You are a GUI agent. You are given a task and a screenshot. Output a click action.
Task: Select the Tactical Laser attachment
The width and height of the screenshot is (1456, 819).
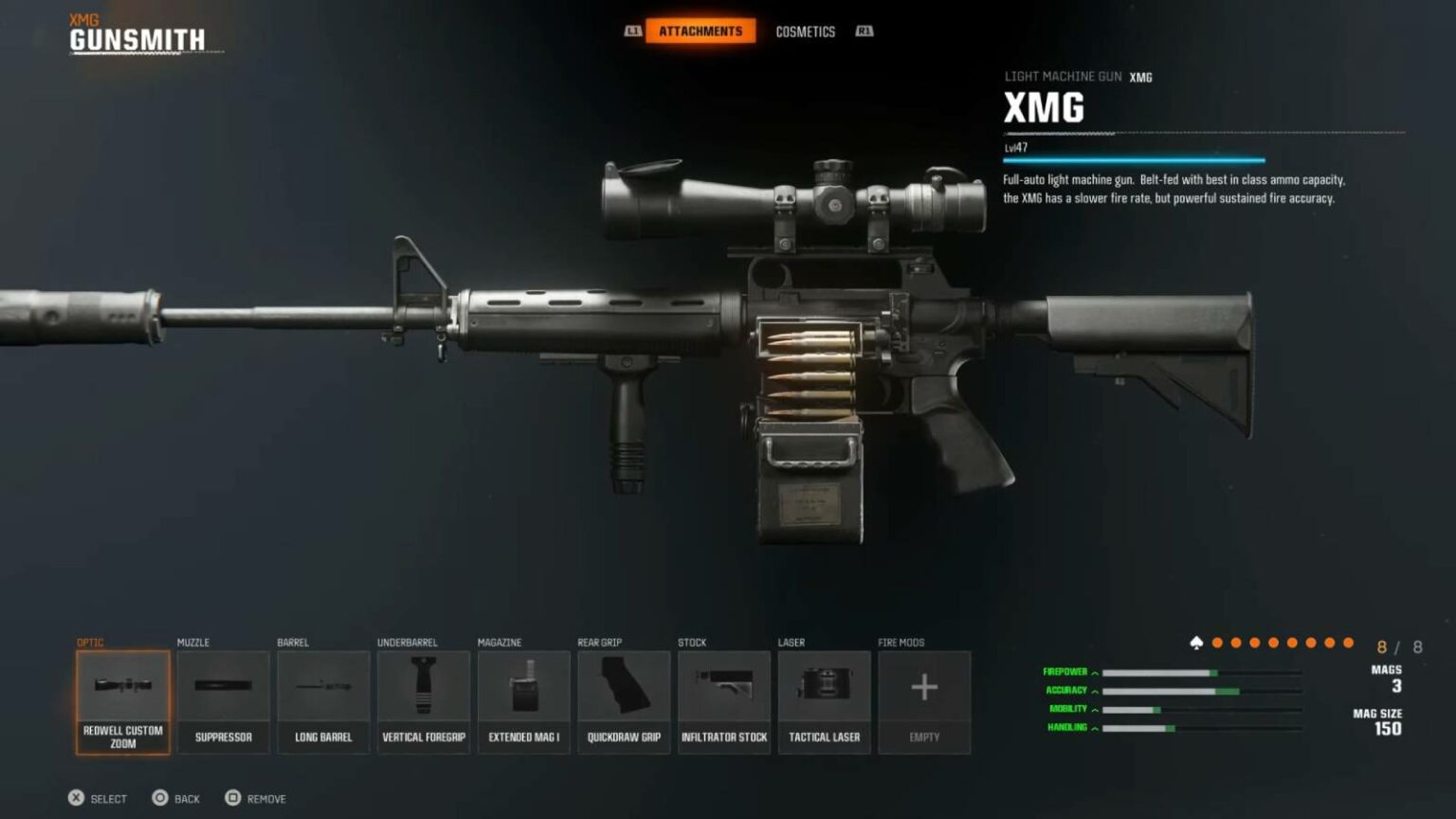click(824, 701)
